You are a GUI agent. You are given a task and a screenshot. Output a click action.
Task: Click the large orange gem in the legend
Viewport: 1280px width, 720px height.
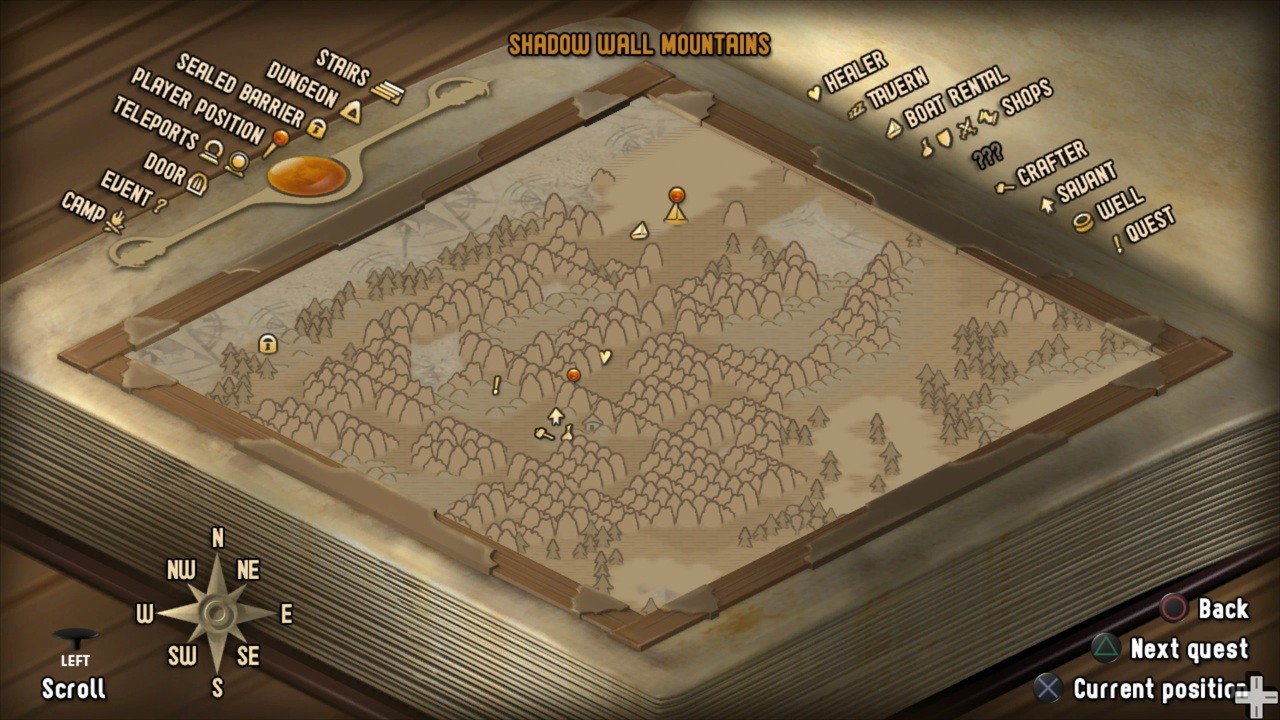307,176
